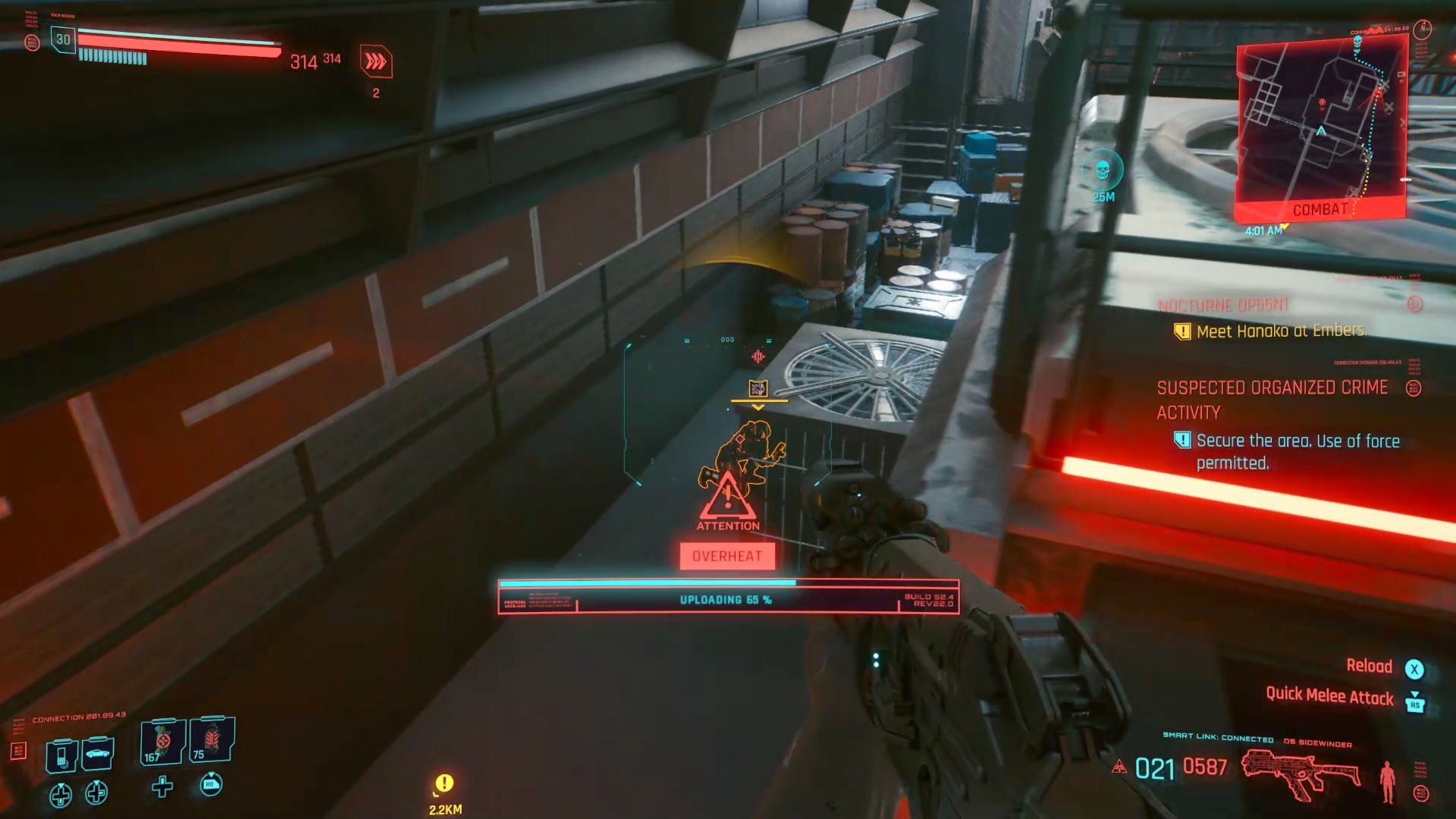Select the phone icon in the quickslot bar
This screenshot has width=1456, height=819.
61,756
